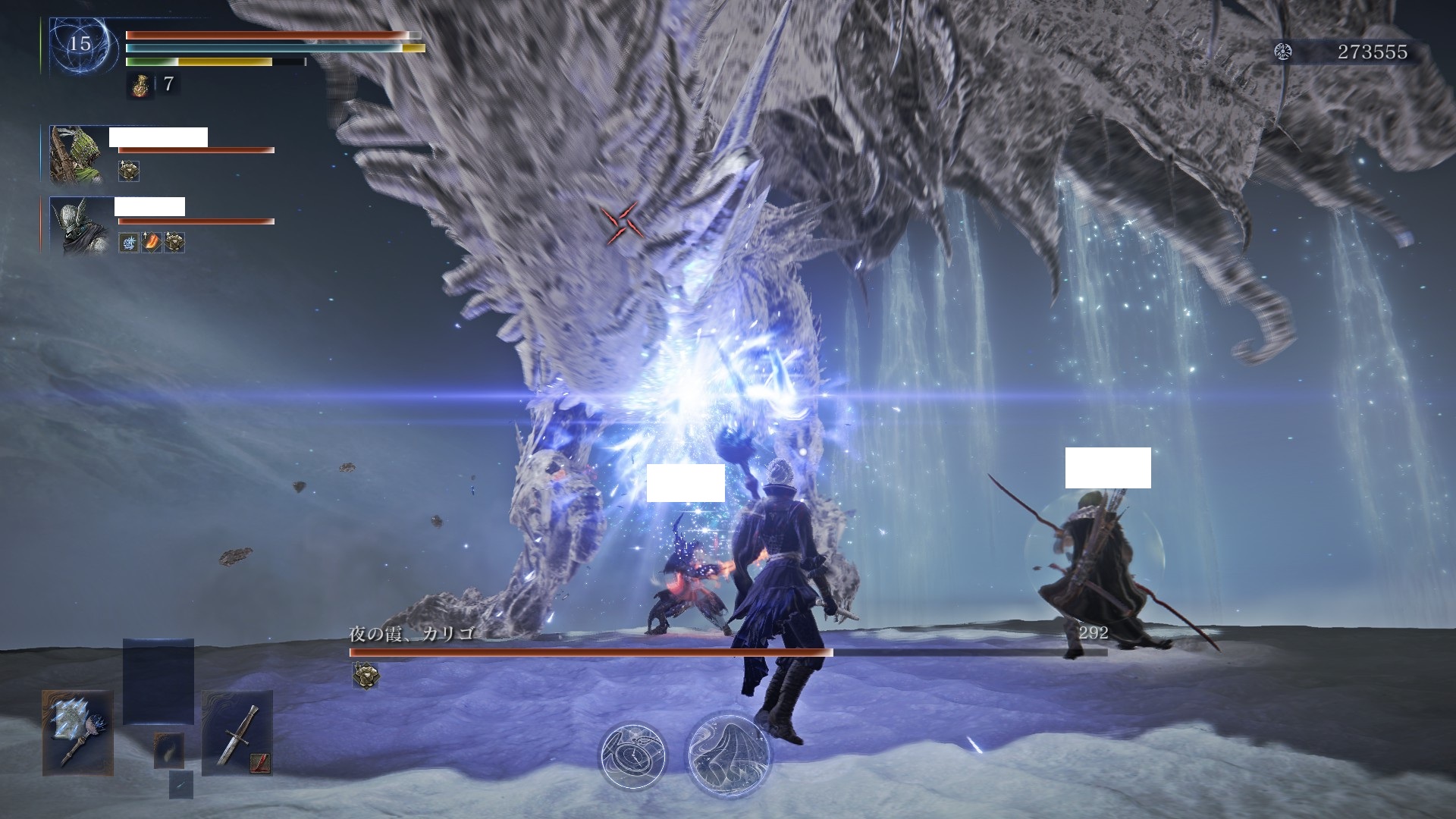Click the level 15 character emblem
Image resolution: width=1456 pixels, height=819 pixels.
80,43
